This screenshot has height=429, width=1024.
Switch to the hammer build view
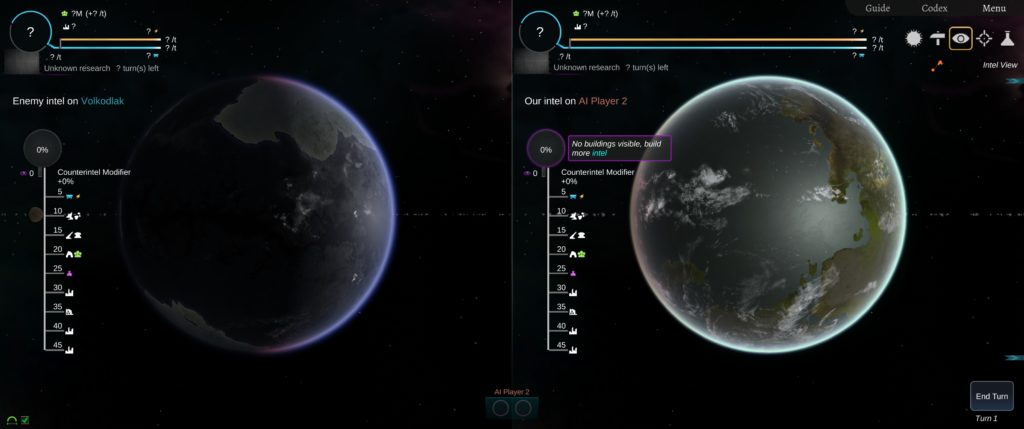pyautogui.click(x=937, y=38)
